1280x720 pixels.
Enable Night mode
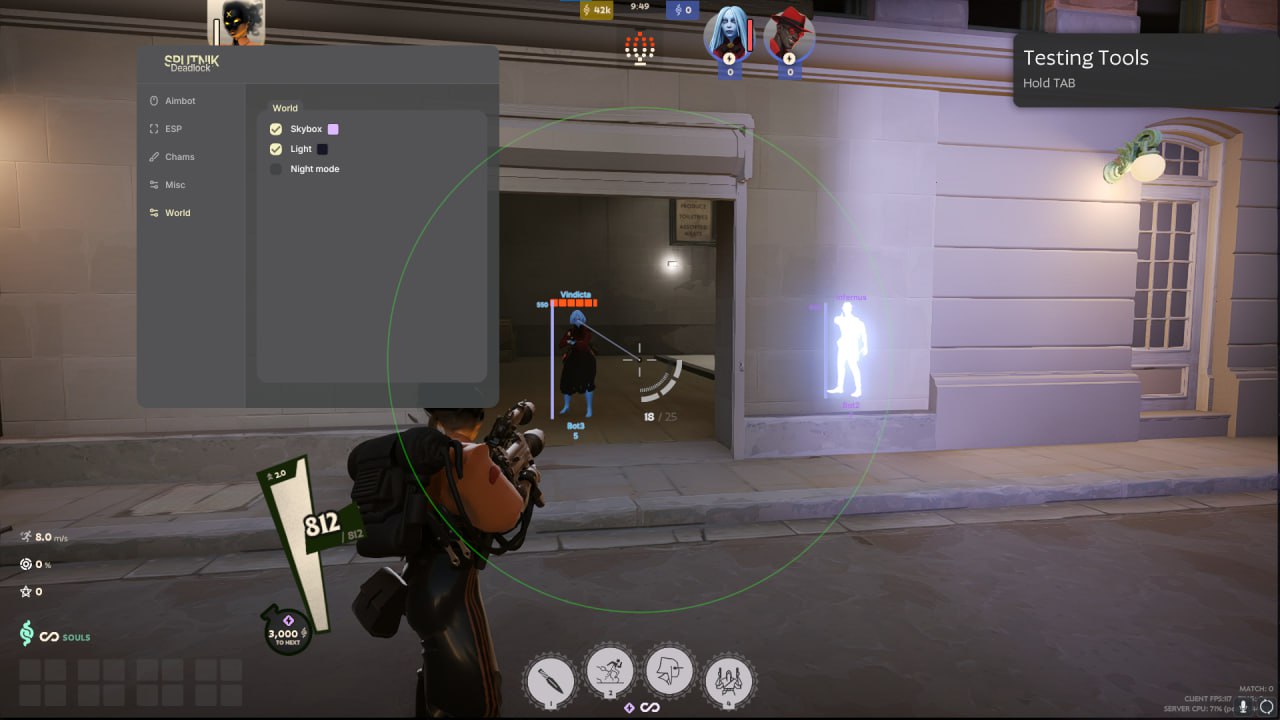click(x=276, y=169)
